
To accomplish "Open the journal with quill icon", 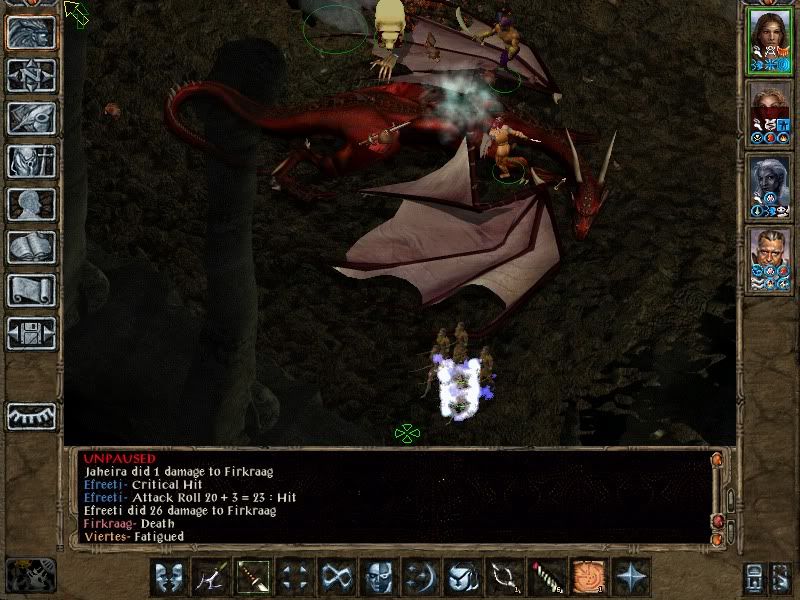I will (32, 118).
